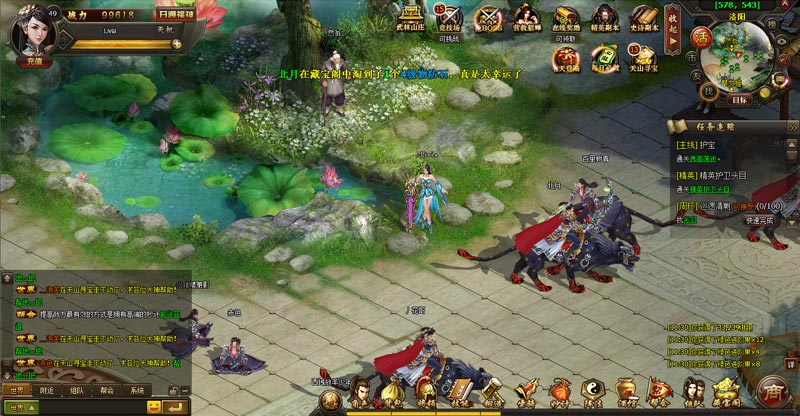Claim the 在线奖励 online reward chest
Image resolution: width=800 pixels, height=416 pixels.
click(566, 17)
